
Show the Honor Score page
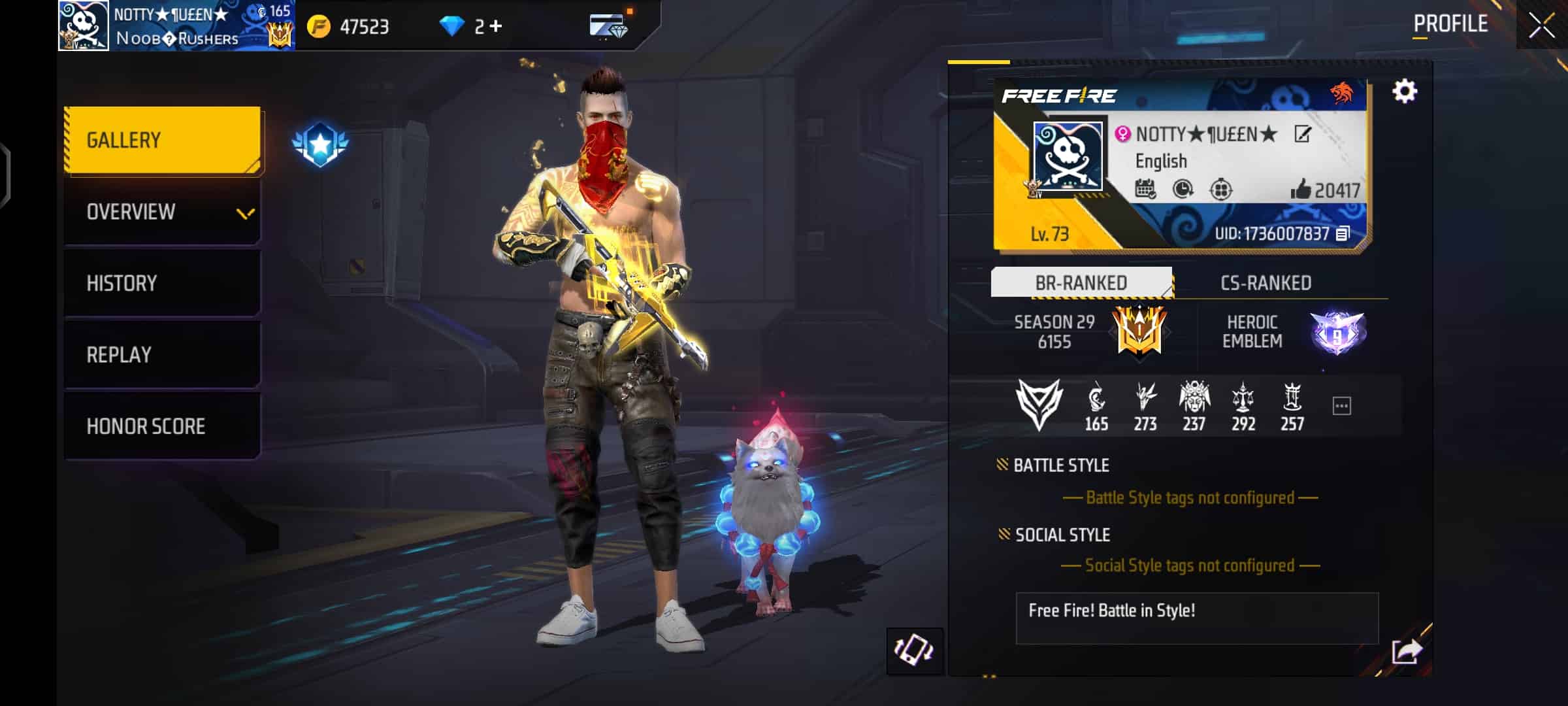coord(162,426)
